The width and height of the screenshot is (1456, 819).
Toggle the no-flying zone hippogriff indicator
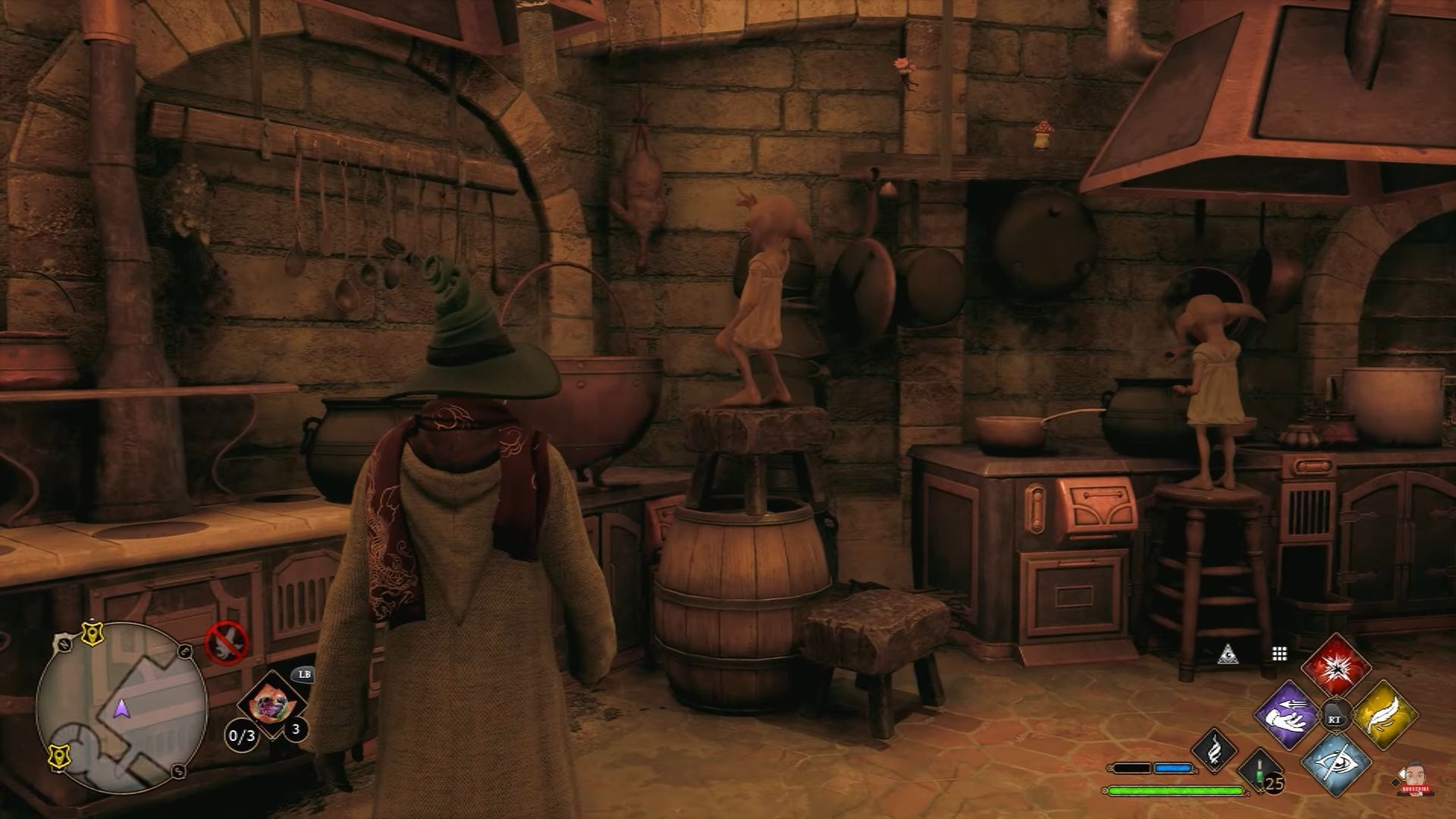[x=225, y=643]
